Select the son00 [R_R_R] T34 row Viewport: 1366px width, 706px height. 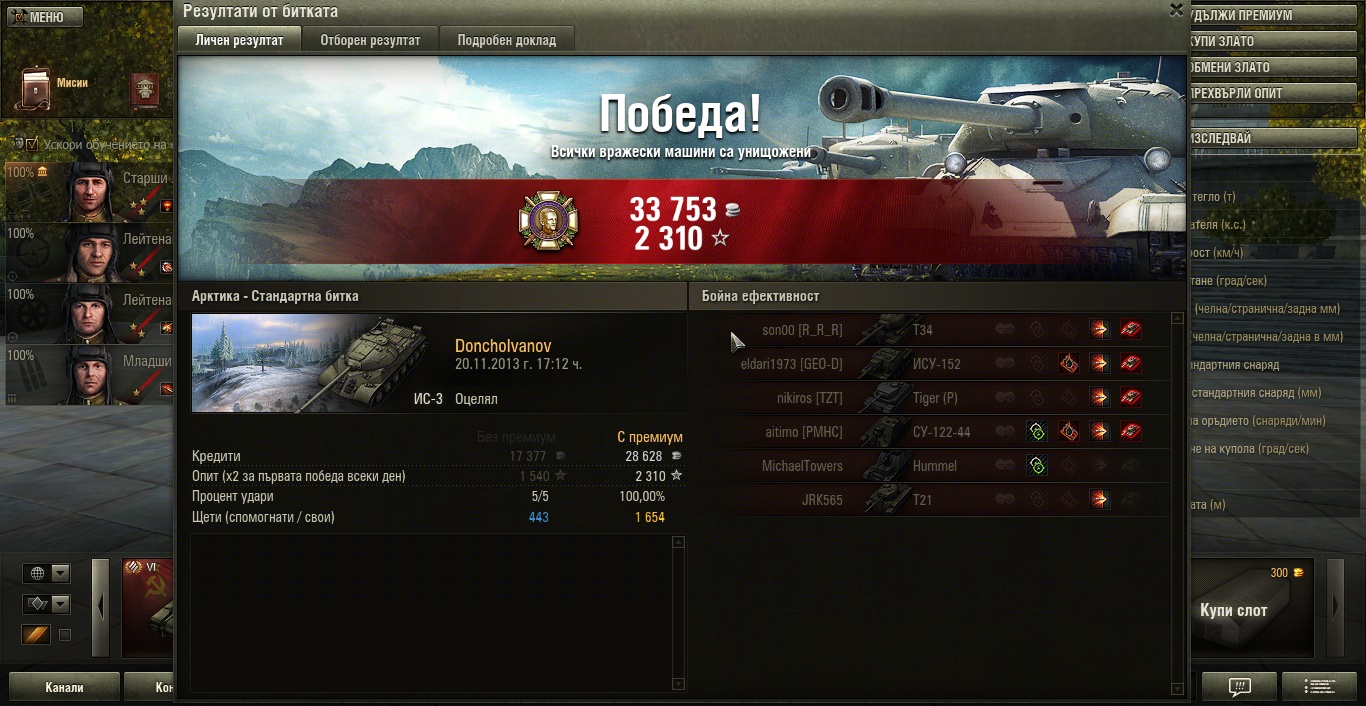click(940, 330)
